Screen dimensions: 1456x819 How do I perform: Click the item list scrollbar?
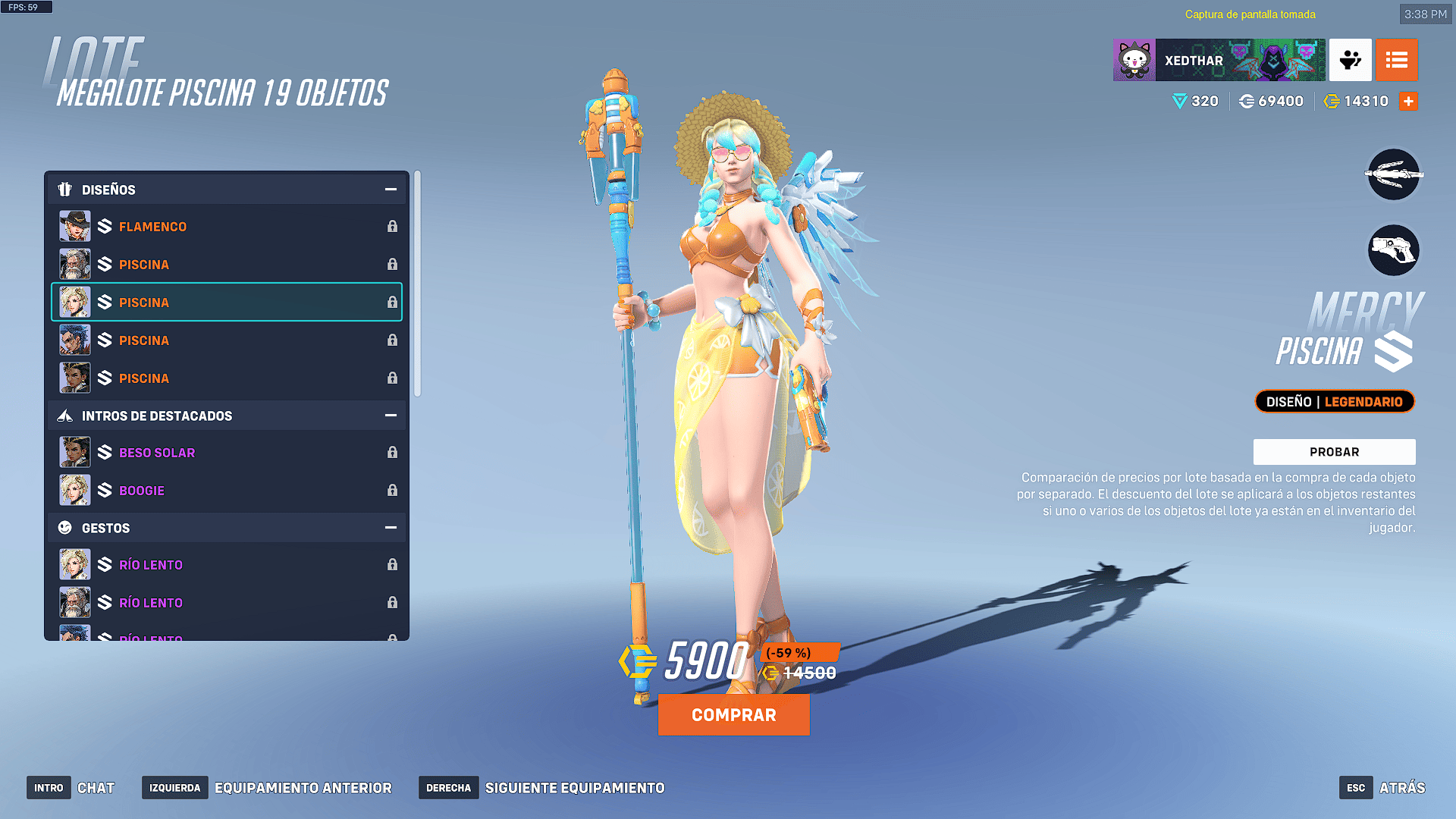[x=417, y=284]
